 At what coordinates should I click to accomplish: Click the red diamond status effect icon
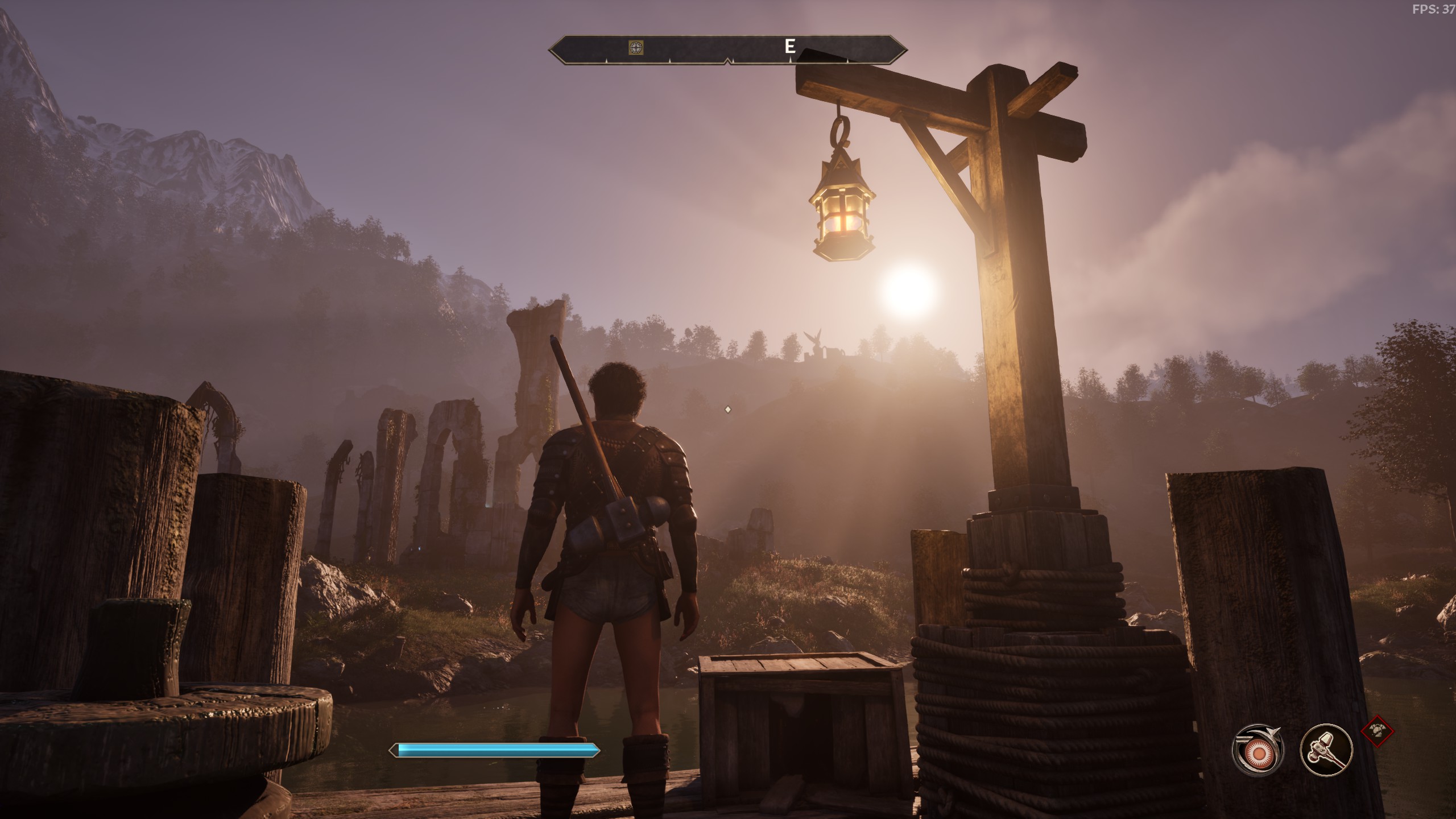coord(1377,730)
